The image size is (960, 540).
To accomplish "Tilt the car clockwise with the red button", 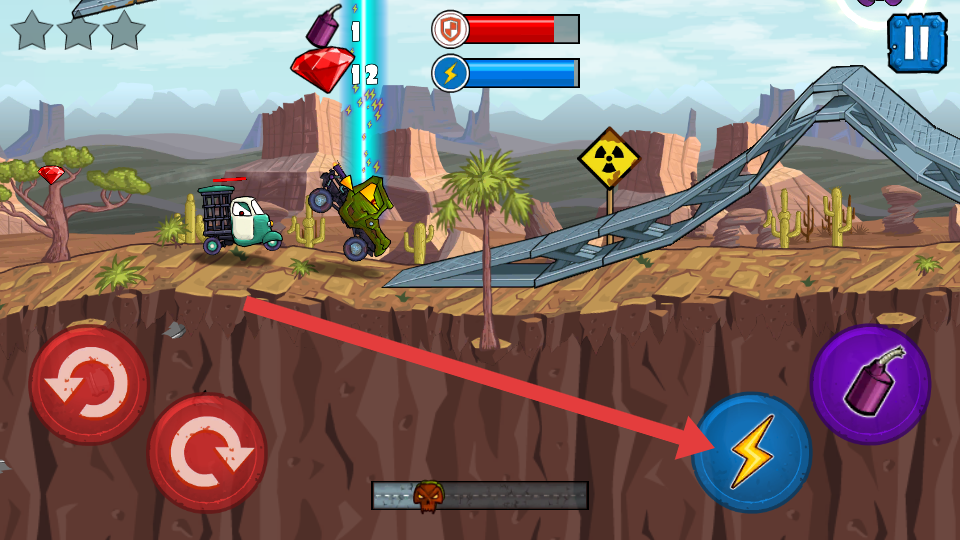I will (207, 452).
